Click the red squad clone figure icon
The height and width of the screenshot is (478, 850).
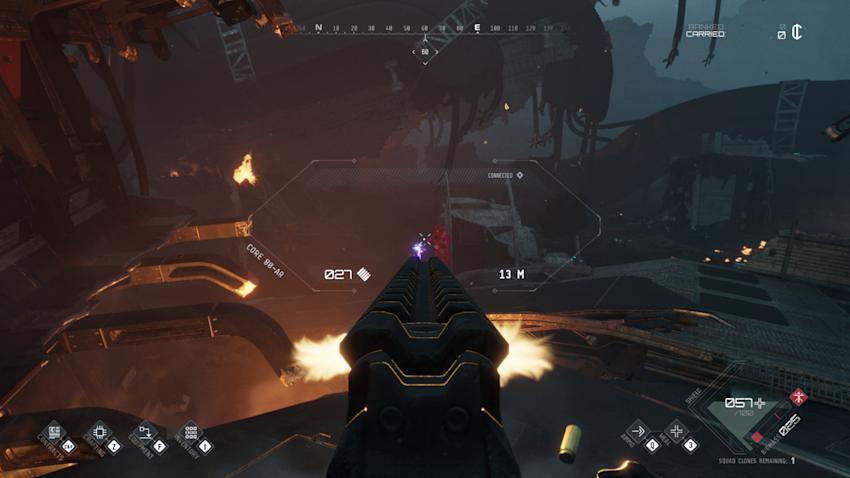798,397
